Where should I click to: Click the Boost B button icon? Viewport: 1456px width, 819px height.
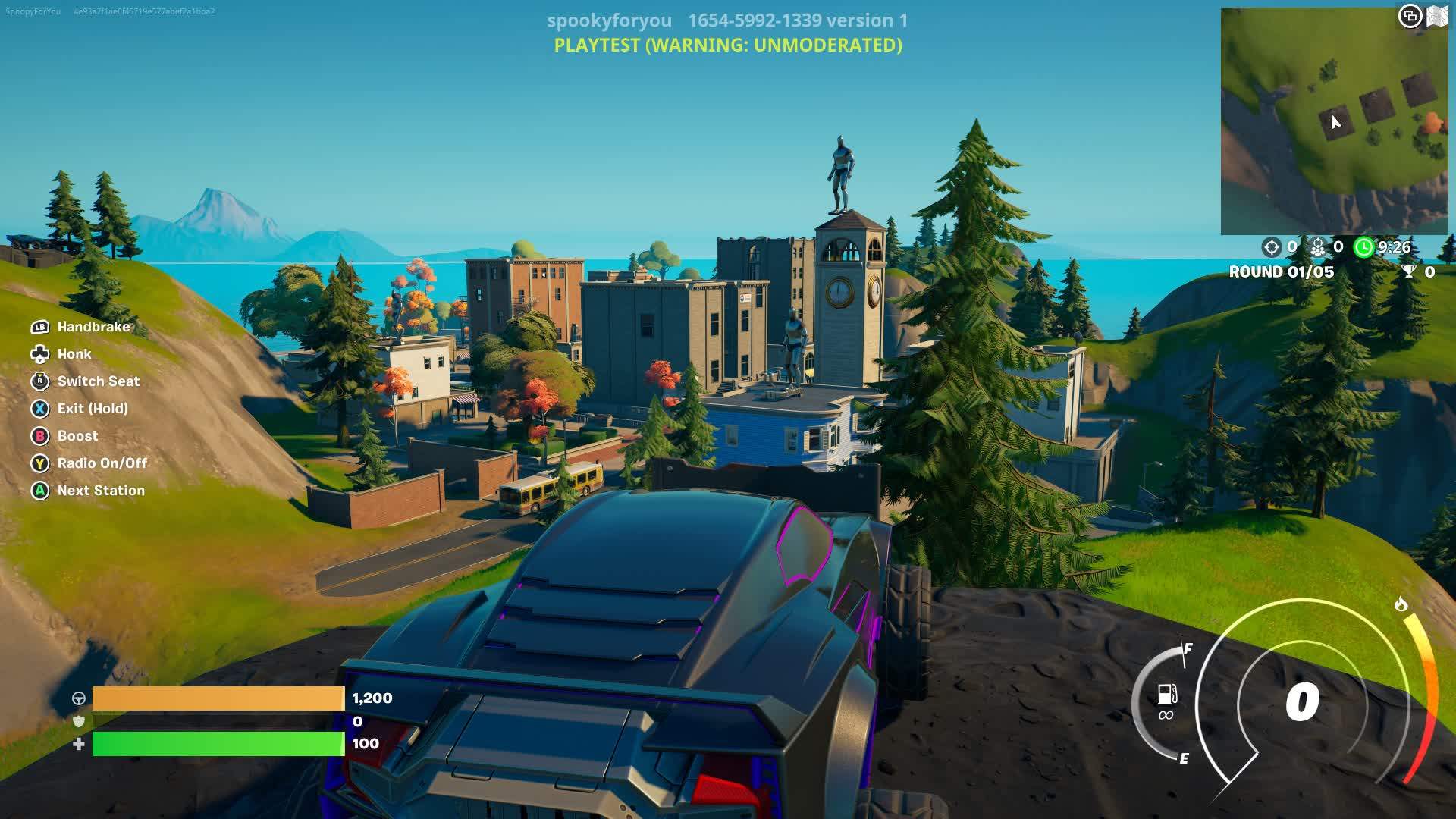(x=39, y=436)
